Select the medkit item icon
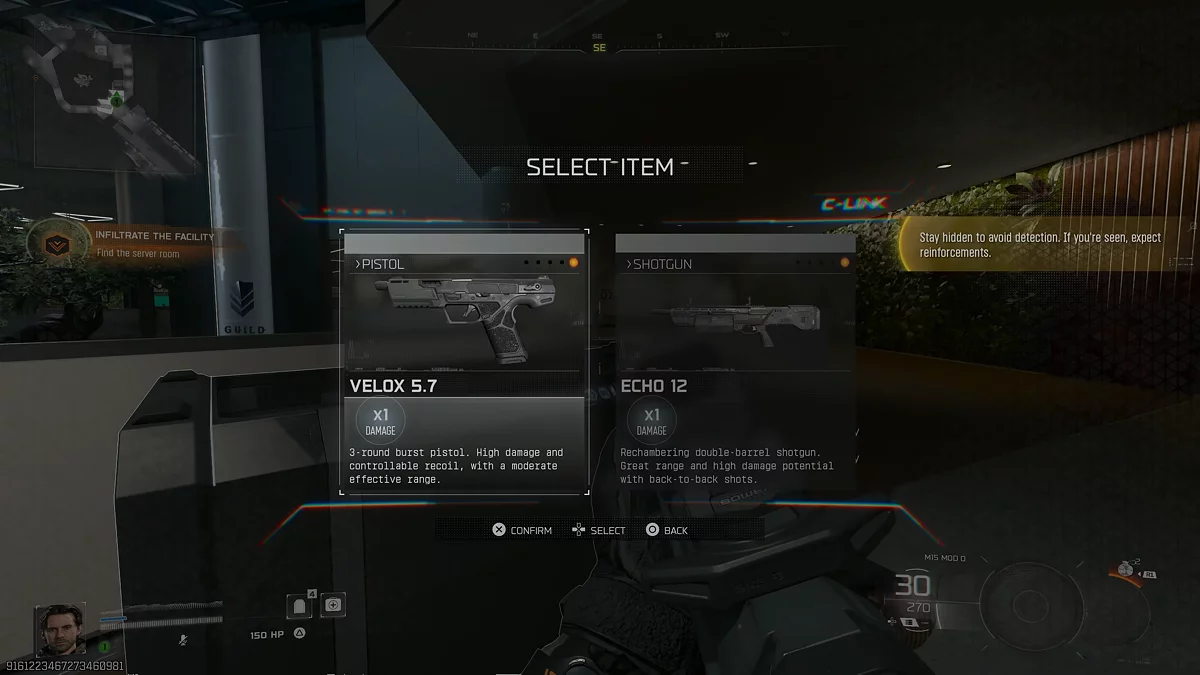 (333, 604)
